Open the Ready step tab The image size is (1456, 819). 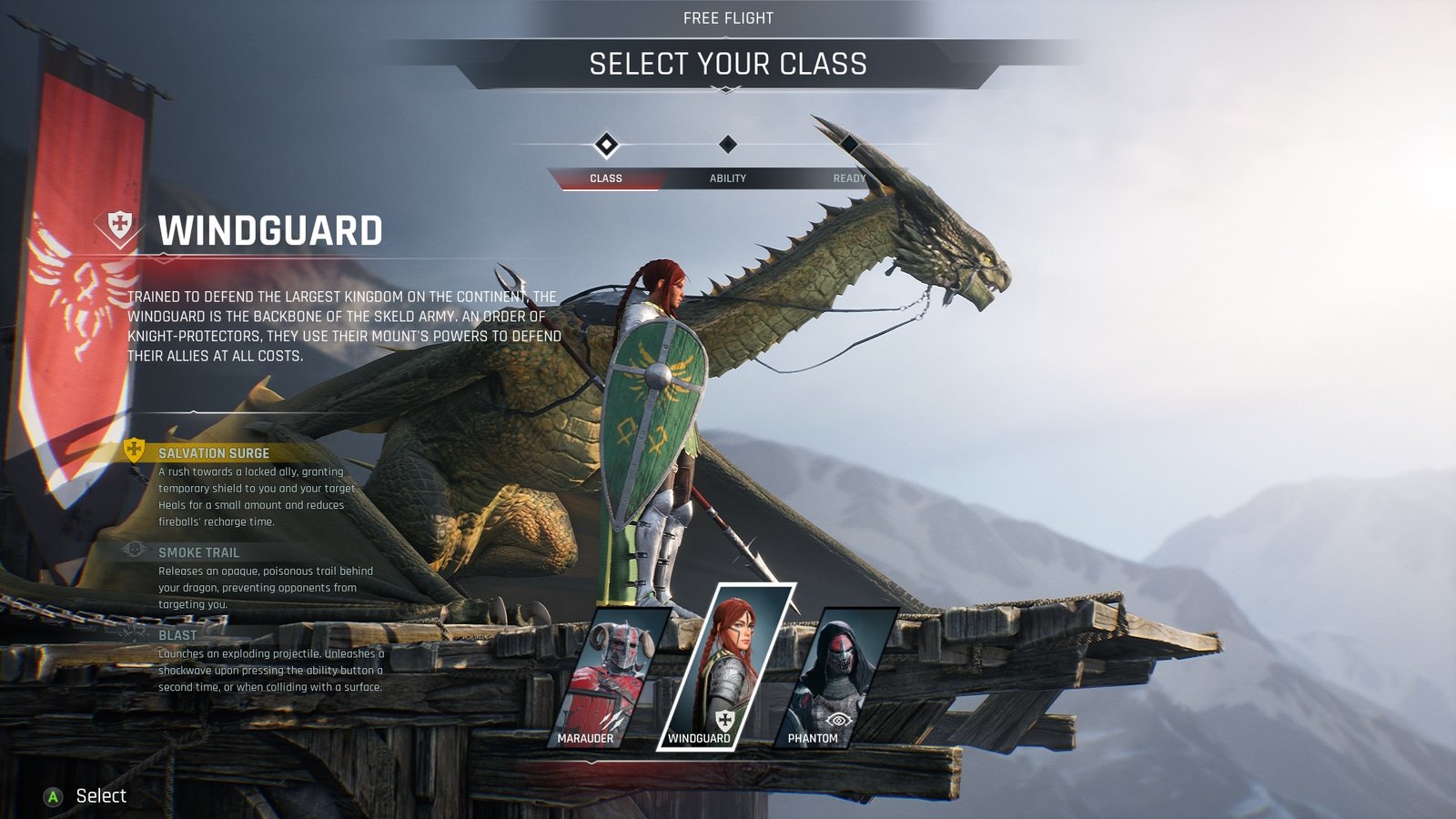point(848,177)
